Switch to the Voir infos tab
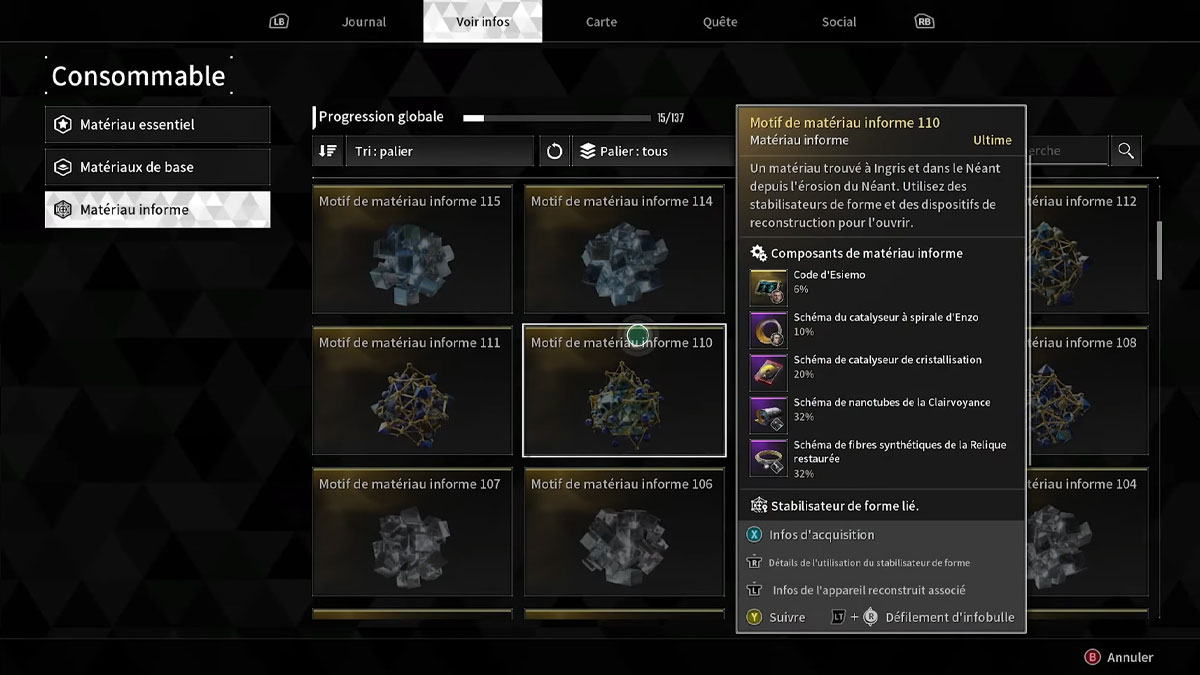Screen dimensions: 1200x675 (483, 22)
